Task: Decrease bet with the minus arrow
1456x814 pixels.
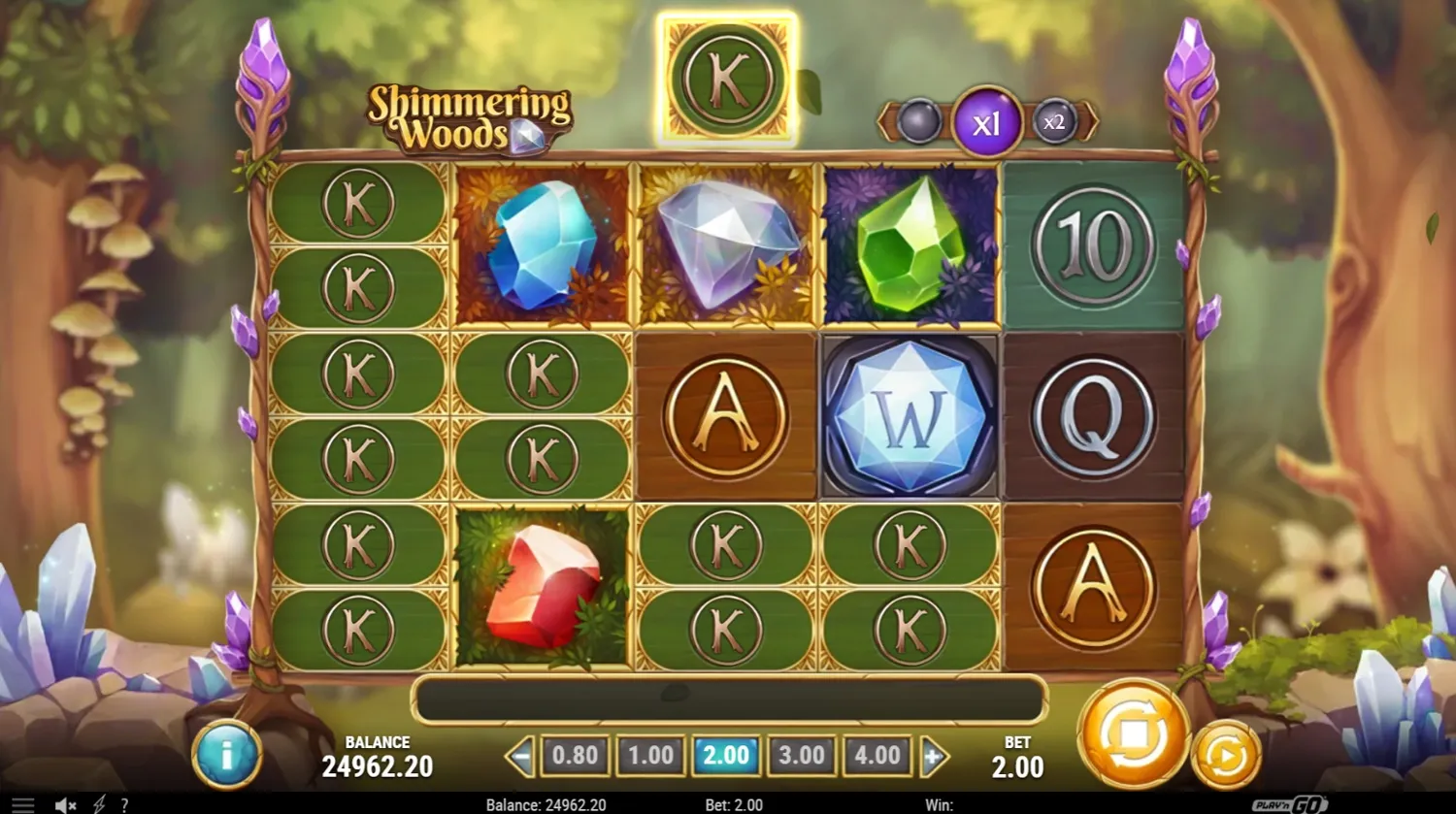Action: [521, 754]
